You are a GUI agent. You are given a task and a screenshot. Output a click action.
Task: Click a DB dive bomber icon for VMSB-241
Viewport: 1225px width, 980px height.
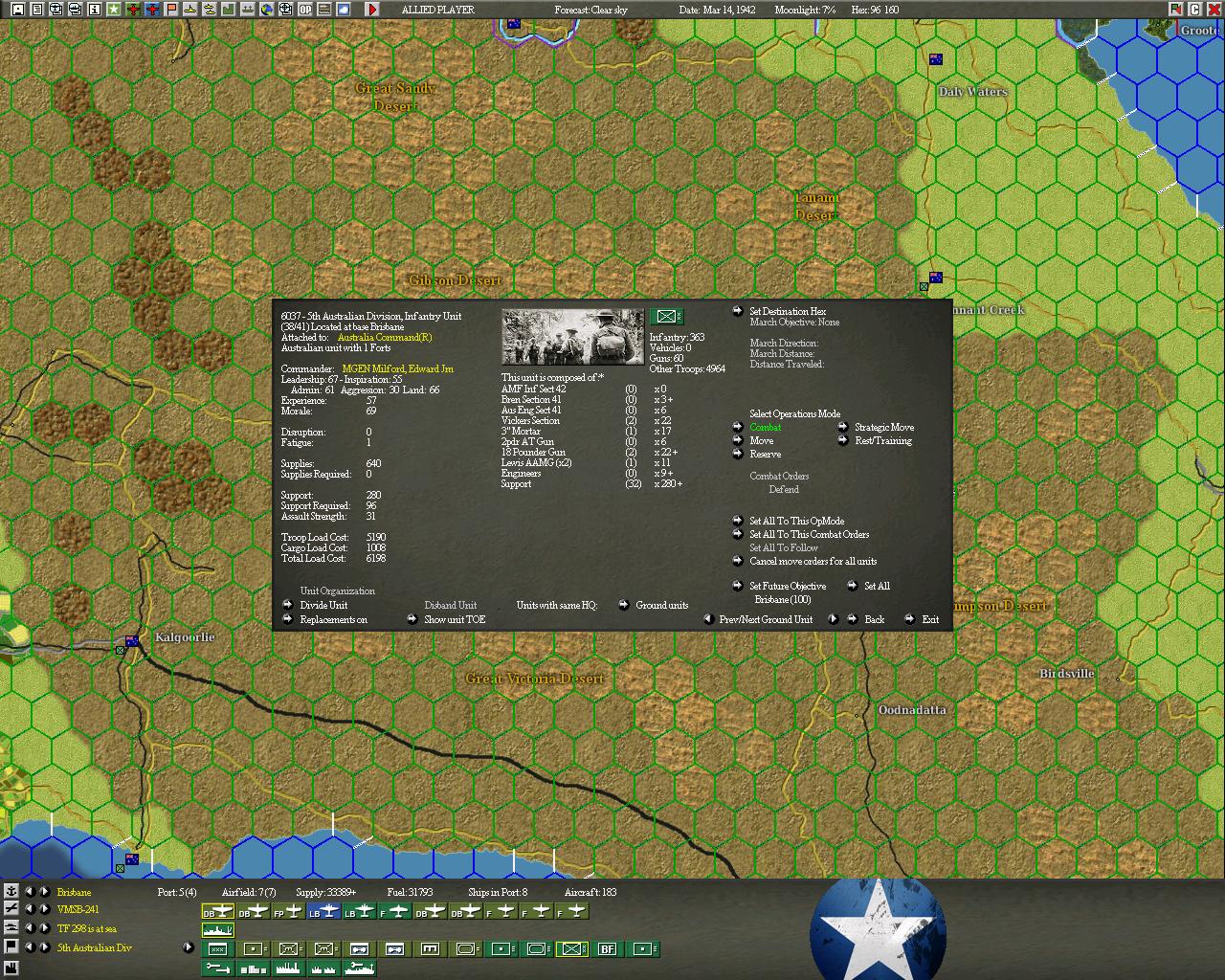coord(217,910)
